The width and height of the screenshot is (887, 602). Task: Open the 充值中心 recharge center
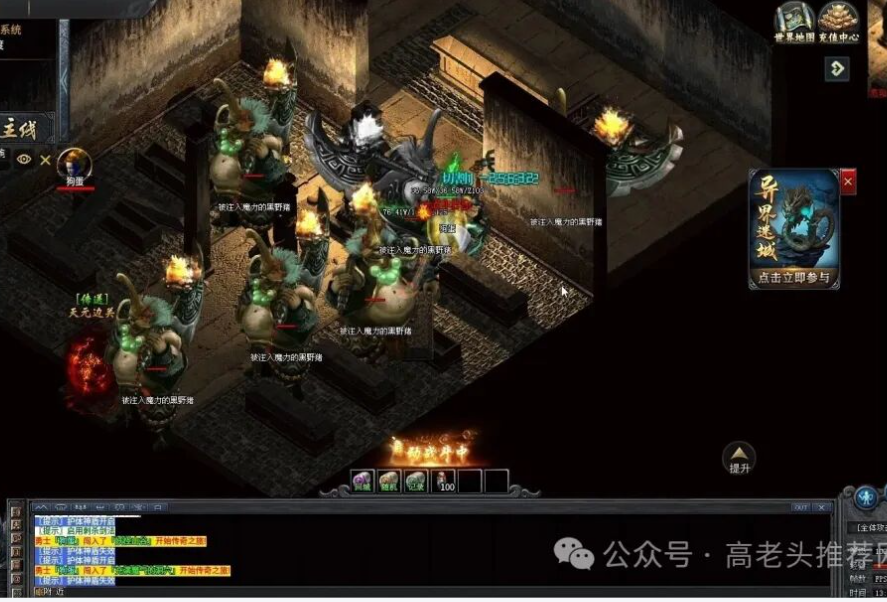coord(838,22)
